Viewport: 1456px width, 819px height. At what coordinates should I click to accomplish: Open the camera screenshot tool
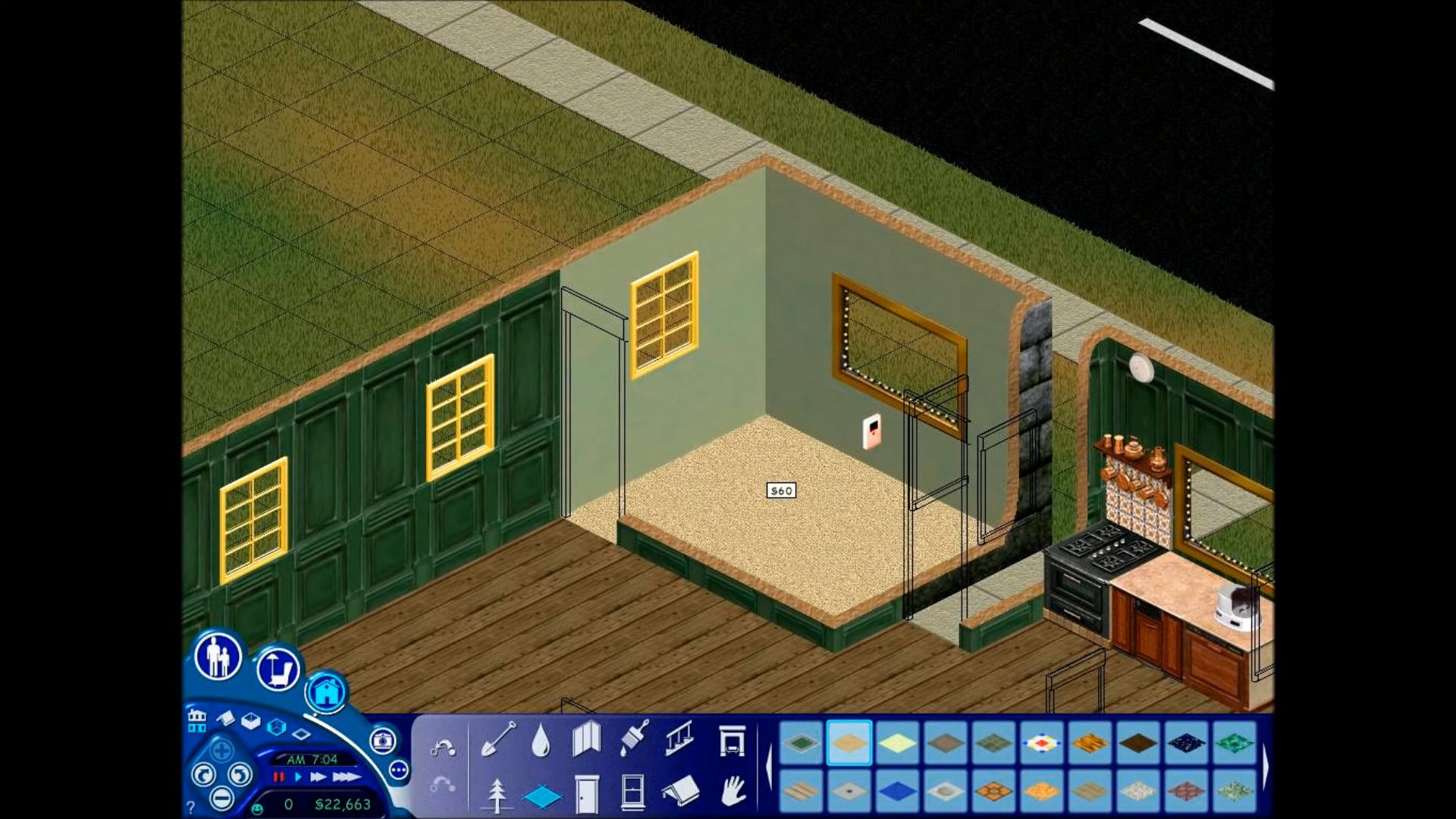pos(381,742)
